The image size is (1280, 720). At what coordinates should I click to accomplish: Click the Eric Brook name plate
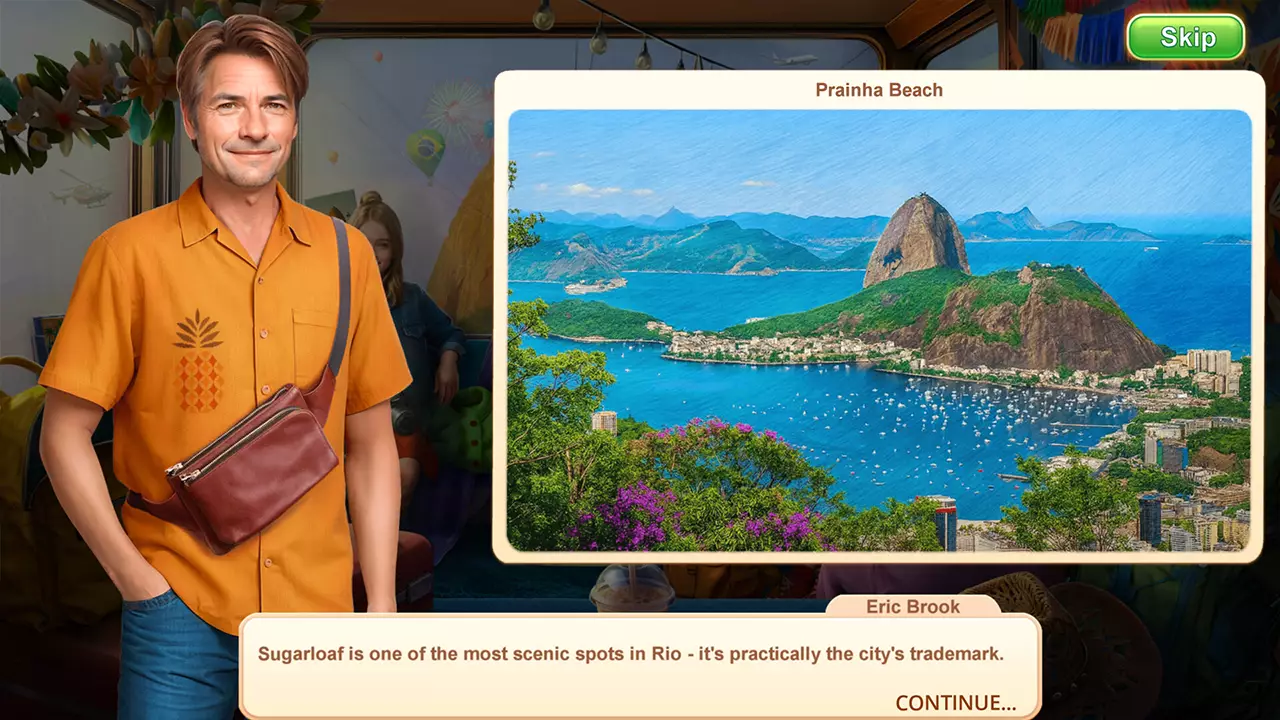911,606
